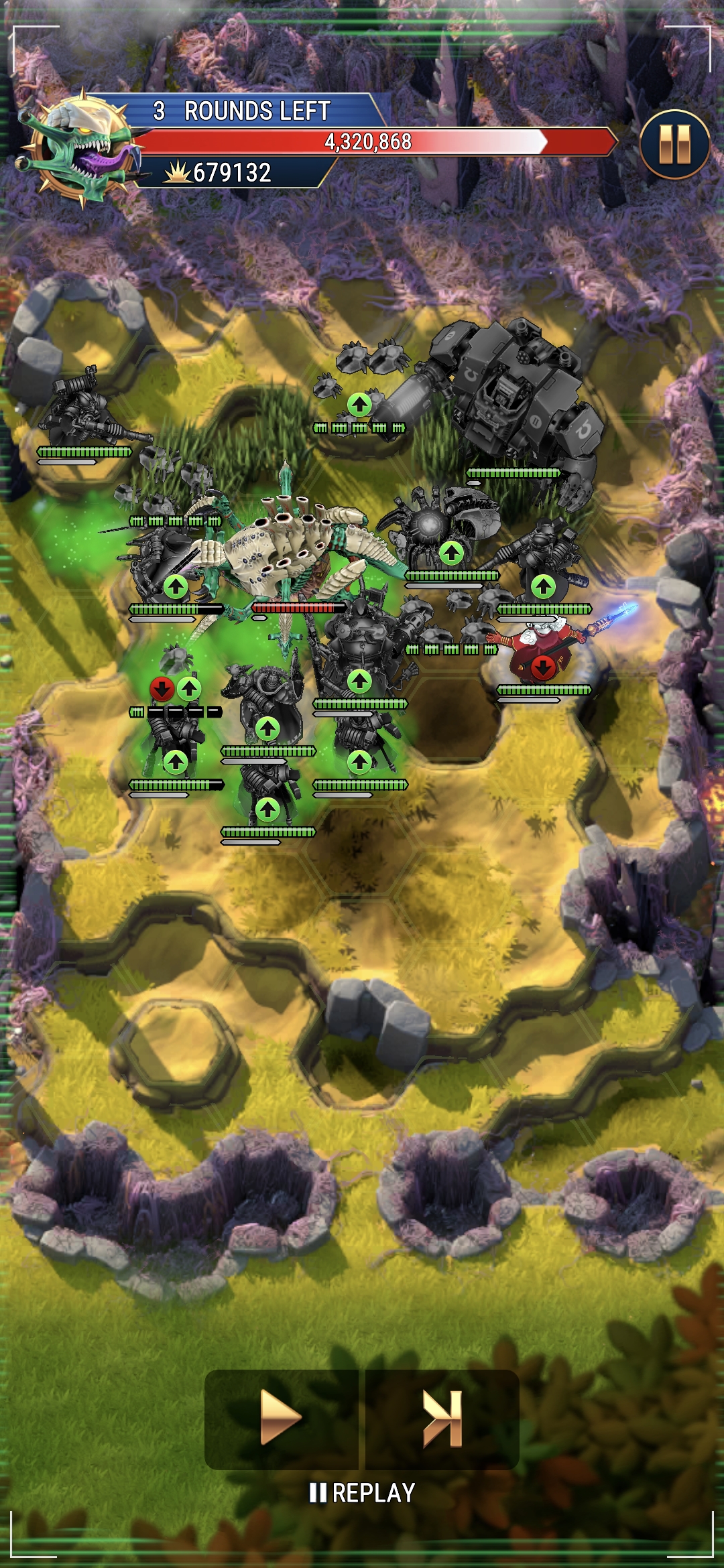Play the replay at normal speed
This screenshot has width=724, height=1568.
click(x=281, y=1418)
